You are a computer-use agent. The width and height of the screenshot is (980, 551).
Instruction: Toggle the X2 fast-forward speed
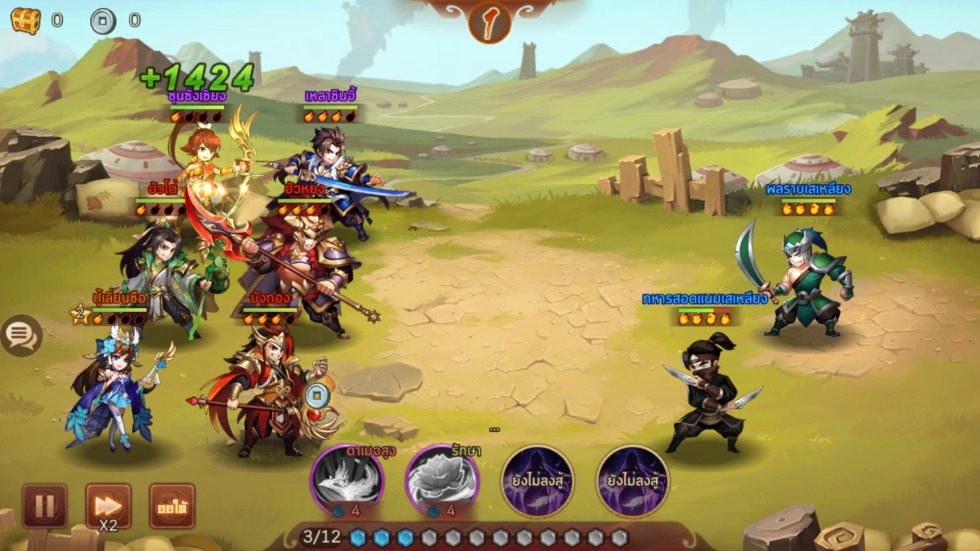pyautogui.click(x=108, y=506)
